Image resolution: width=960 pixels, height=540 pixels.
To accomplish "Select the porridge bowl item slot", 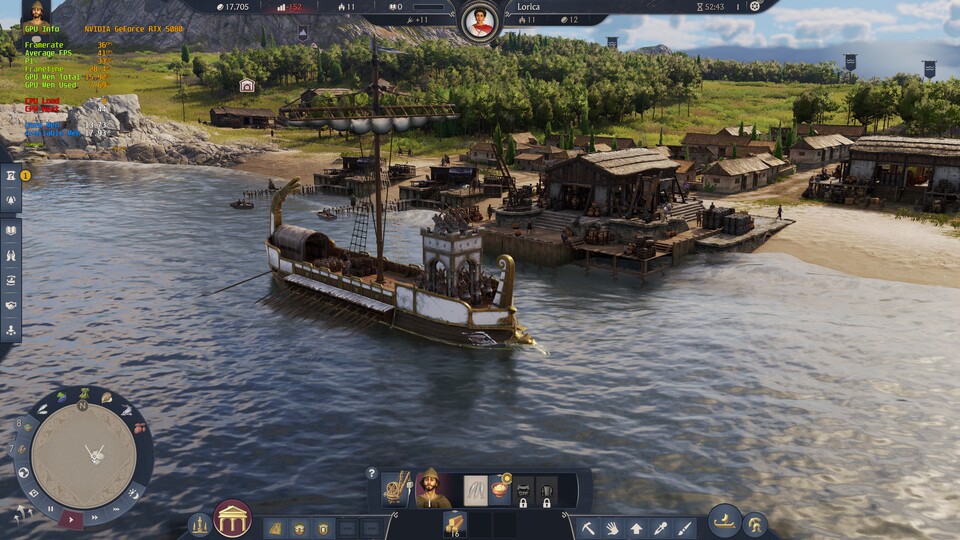I will coord(500,490).
